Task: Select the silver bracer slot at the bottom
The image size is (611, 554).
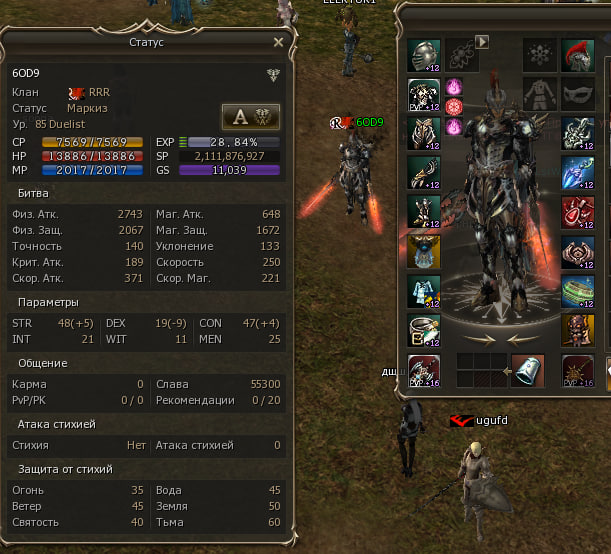Action: (x=528, y=369)
